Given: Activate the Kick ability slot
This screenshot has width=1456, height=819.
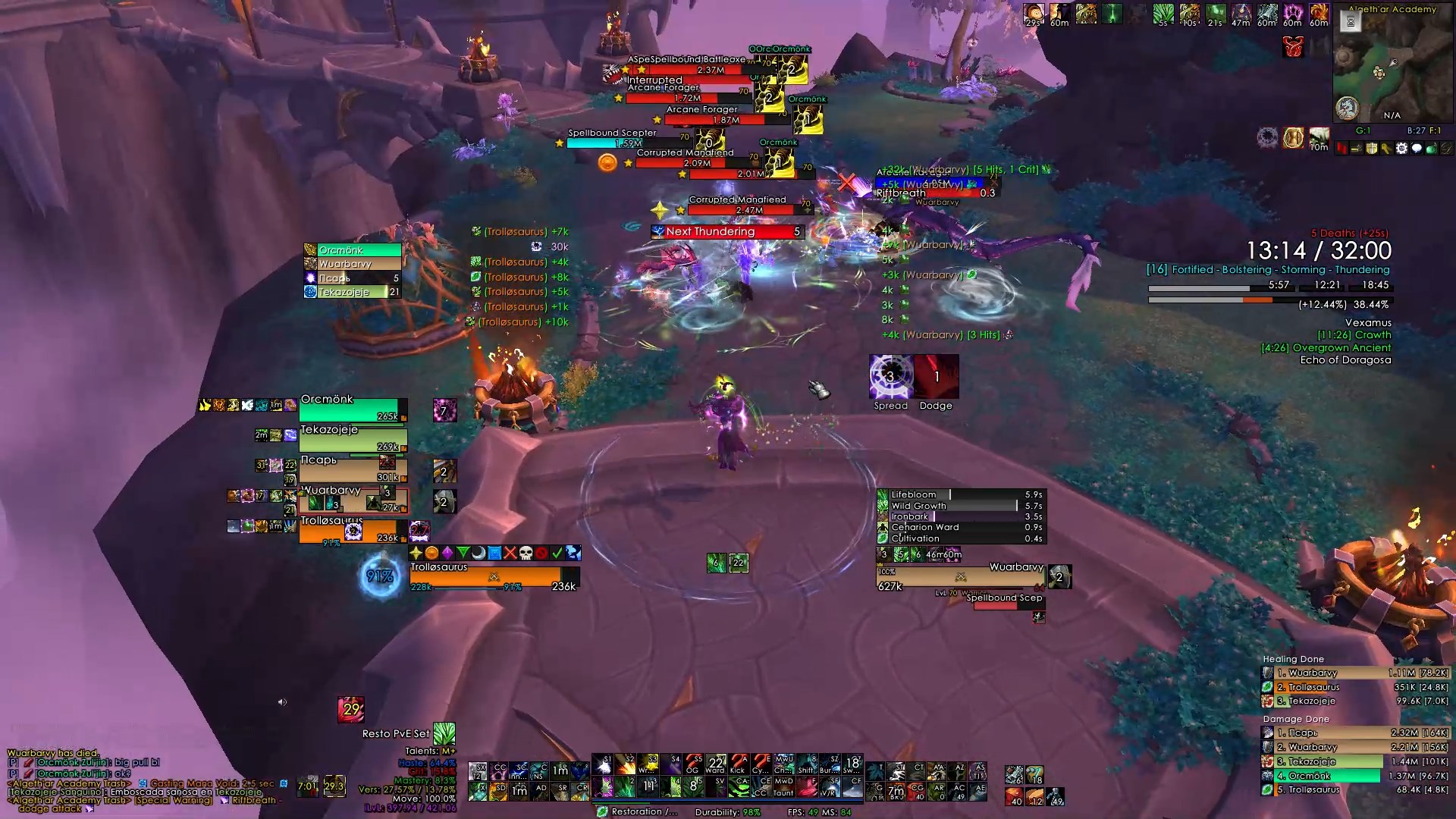Looking at the screenshot, I should (x=737, y=764).
